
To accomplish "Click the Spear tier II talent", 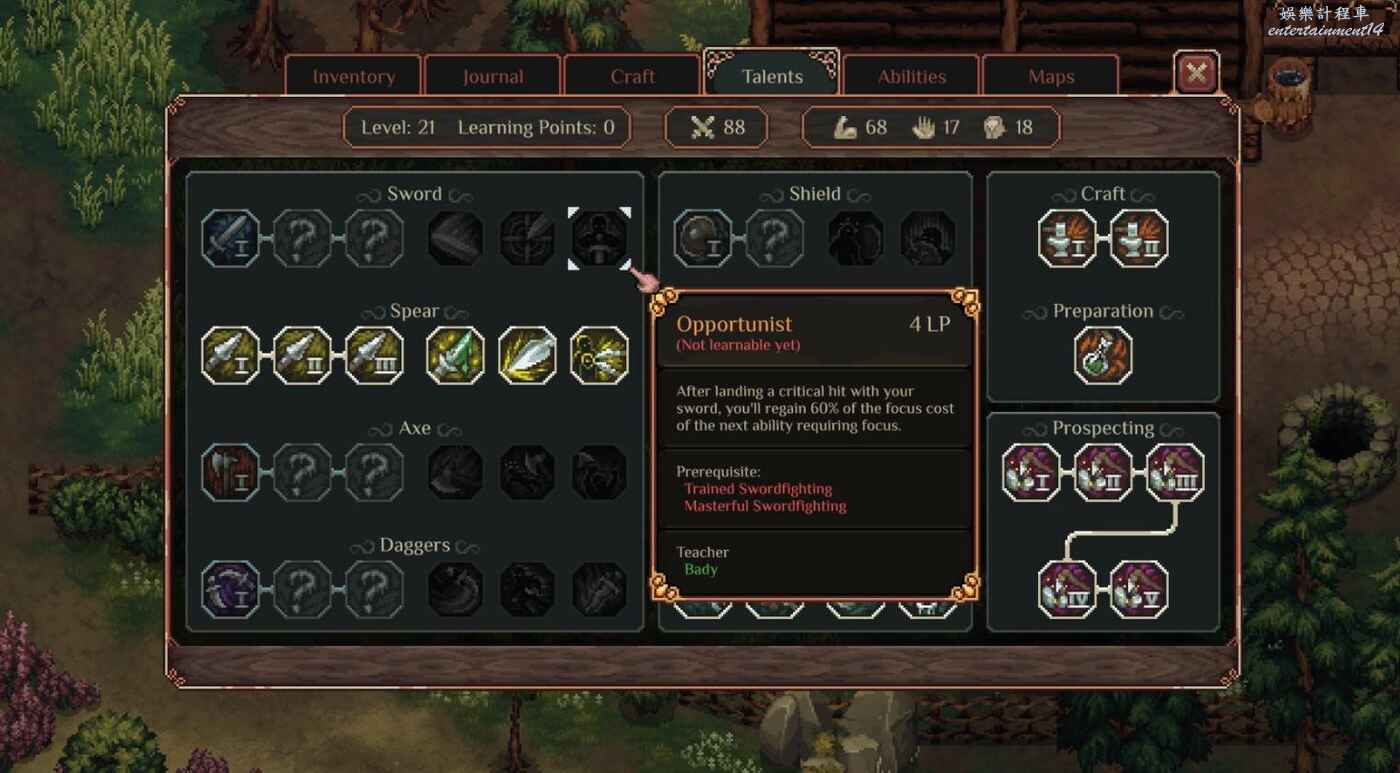I will click(303, 355).
